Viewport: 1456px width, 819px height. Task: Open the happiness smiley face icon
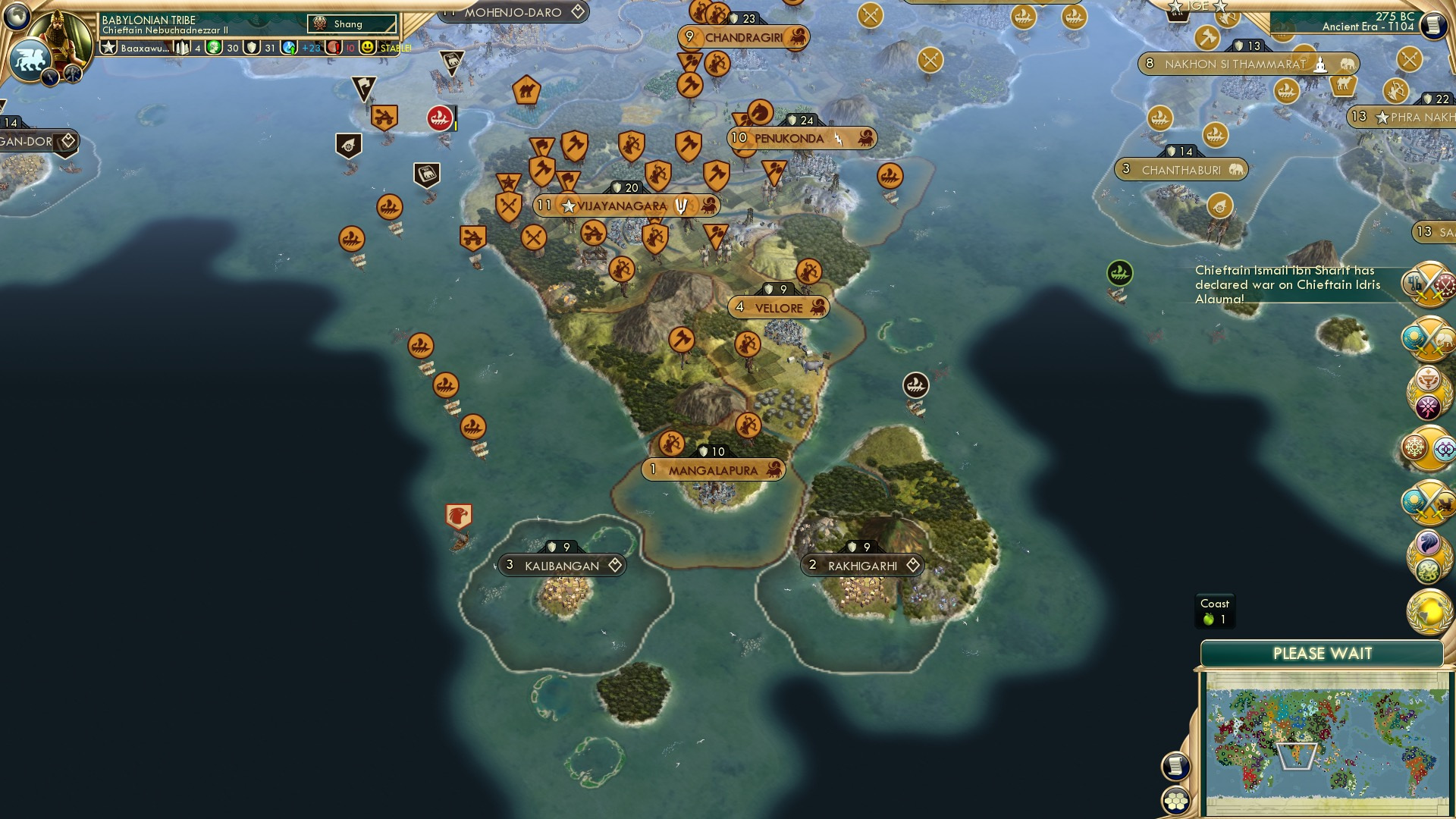pyautogui.click(x=369, y=49)
